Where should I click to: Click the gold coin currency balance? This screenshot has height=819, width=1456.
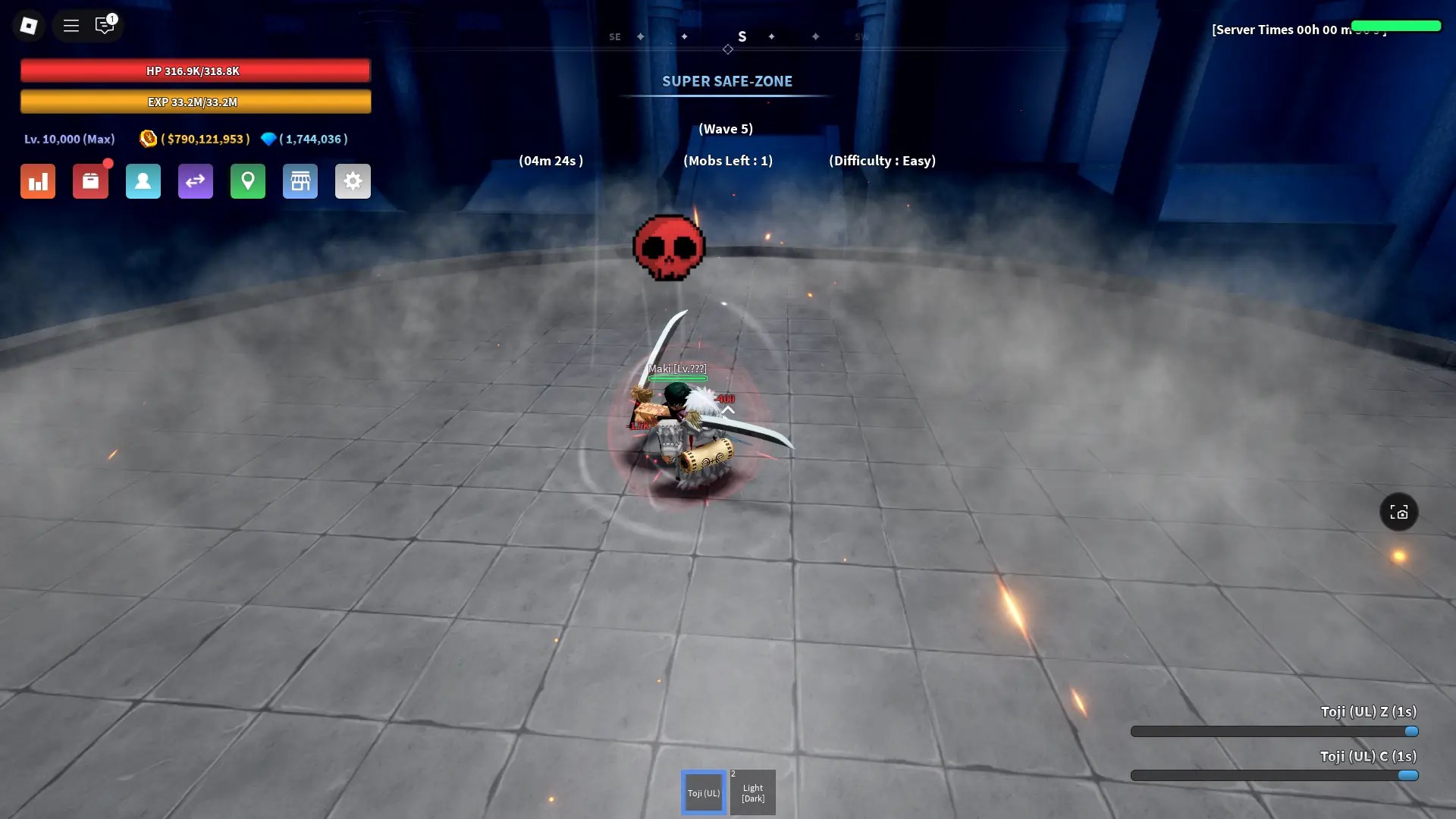pyautogui.click(x=196, y=139)
